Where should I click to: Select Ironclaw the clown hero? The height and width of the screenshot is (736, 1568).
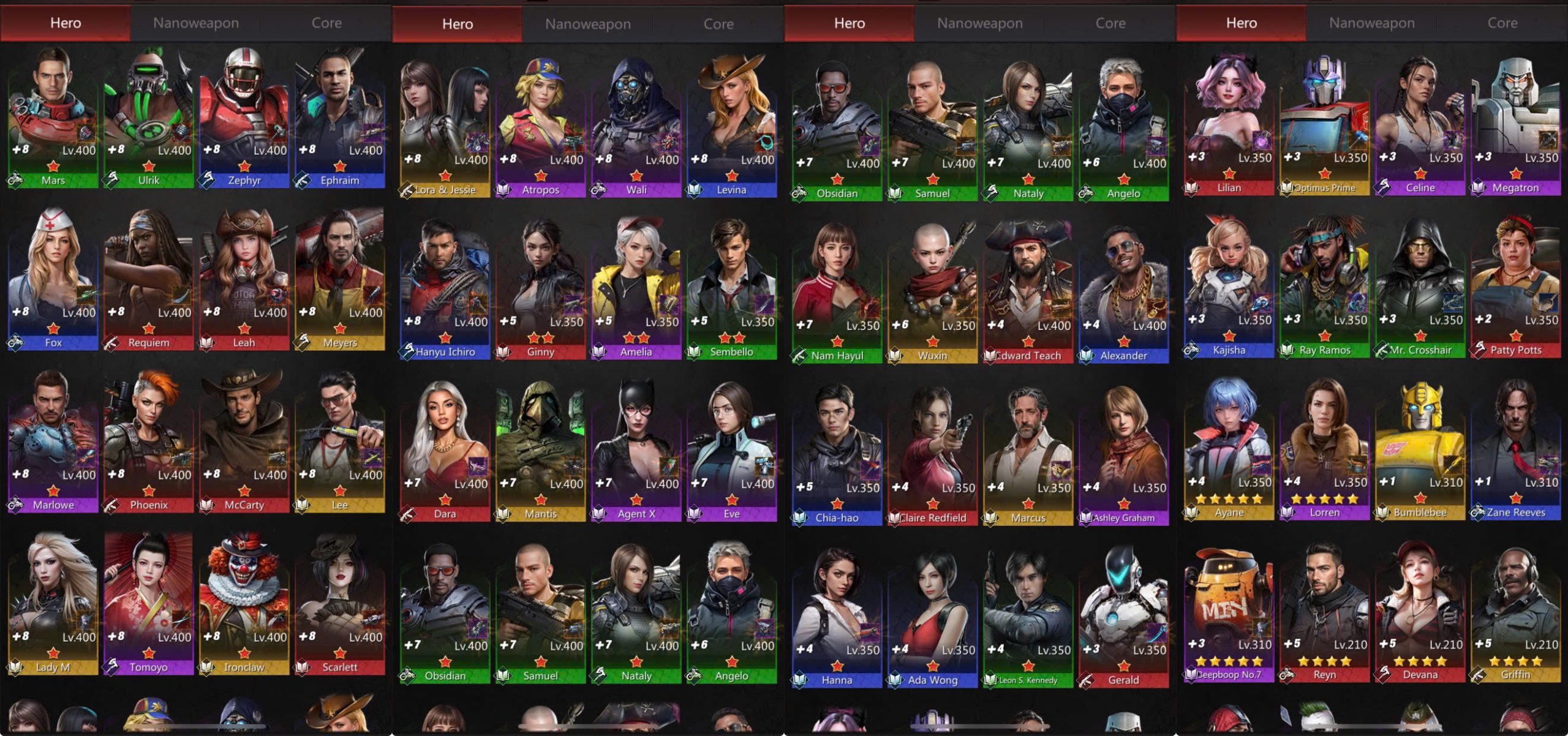click(244, 603)
